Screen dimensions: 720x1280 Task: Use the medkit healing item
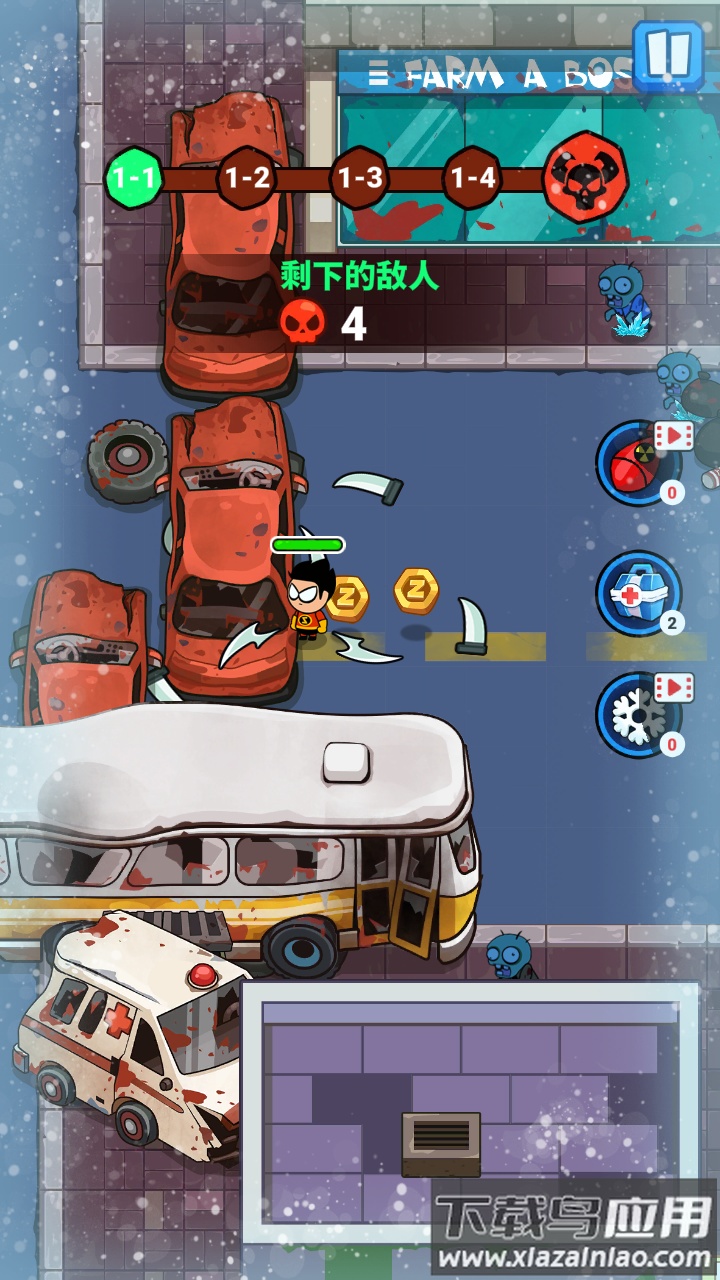pos(637,592)
